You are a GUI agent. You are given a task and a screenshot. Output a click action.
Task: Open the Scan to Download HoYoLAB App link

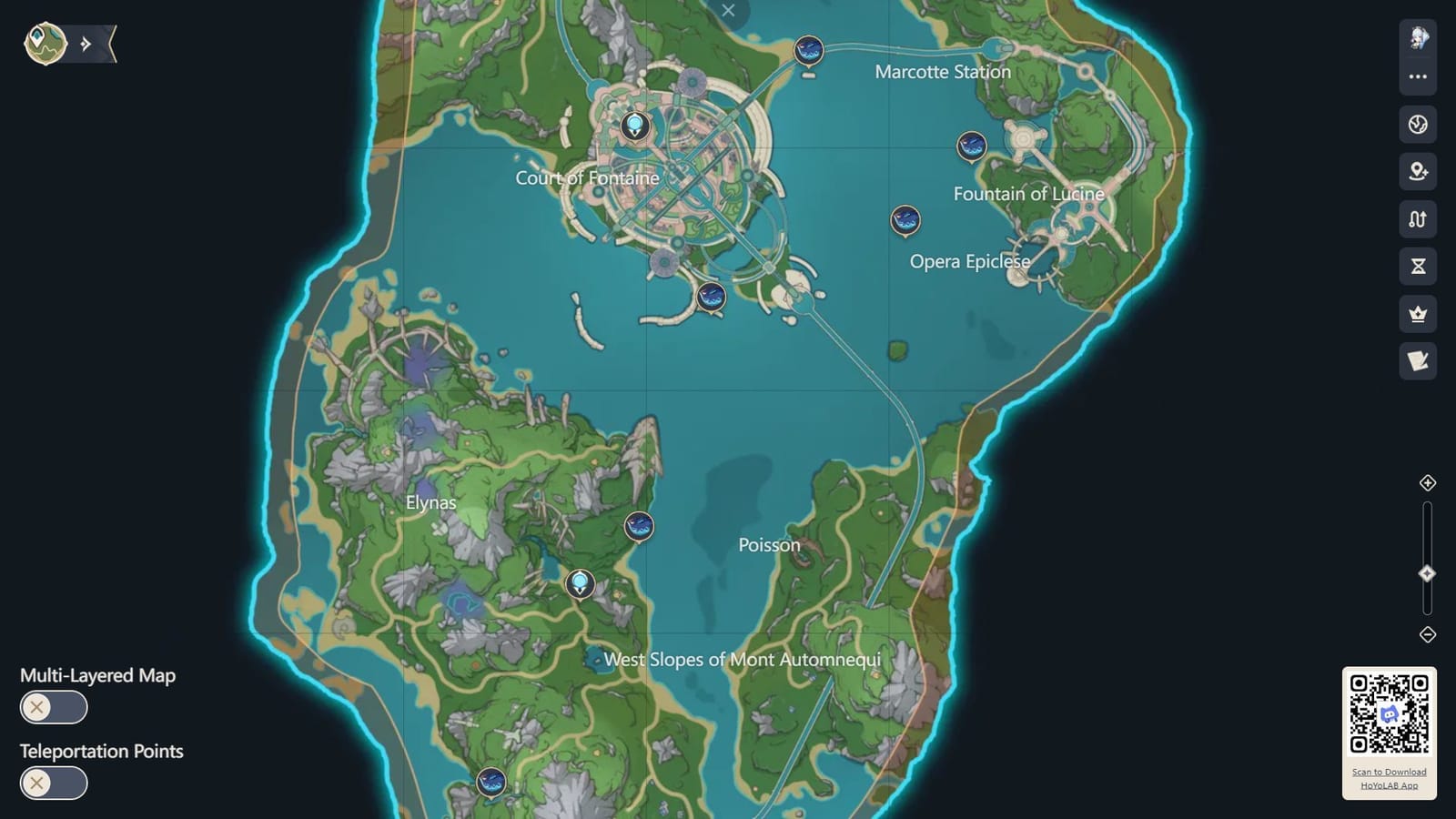point(1390,777)
